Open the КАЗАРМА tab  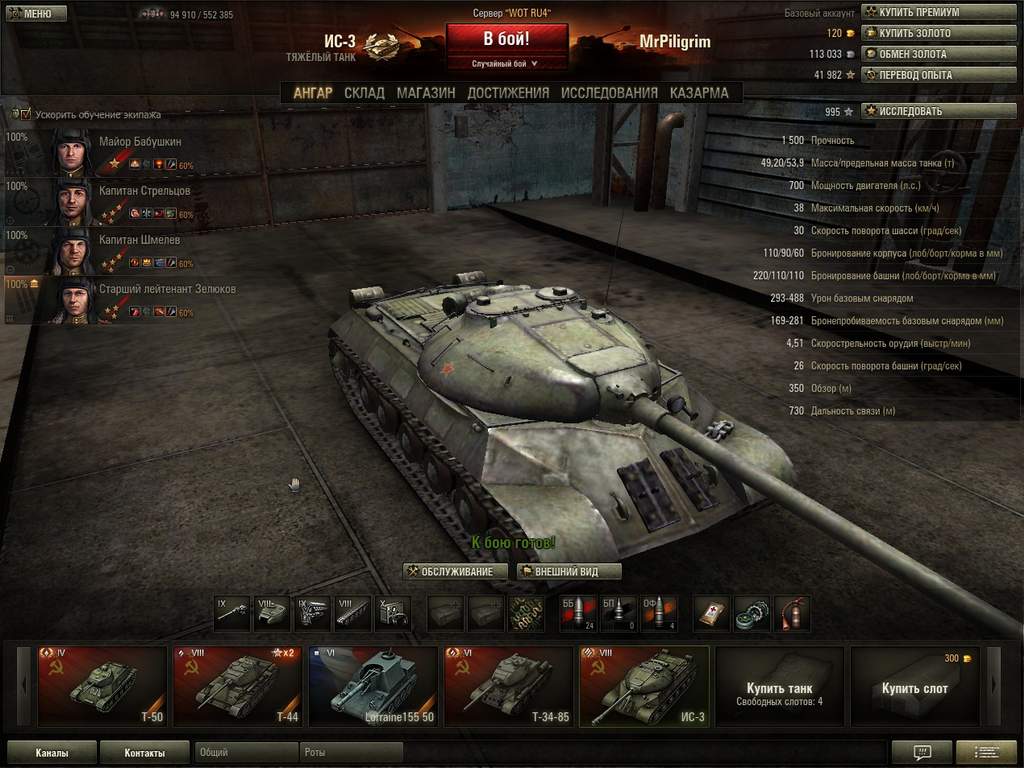[699, 93]
